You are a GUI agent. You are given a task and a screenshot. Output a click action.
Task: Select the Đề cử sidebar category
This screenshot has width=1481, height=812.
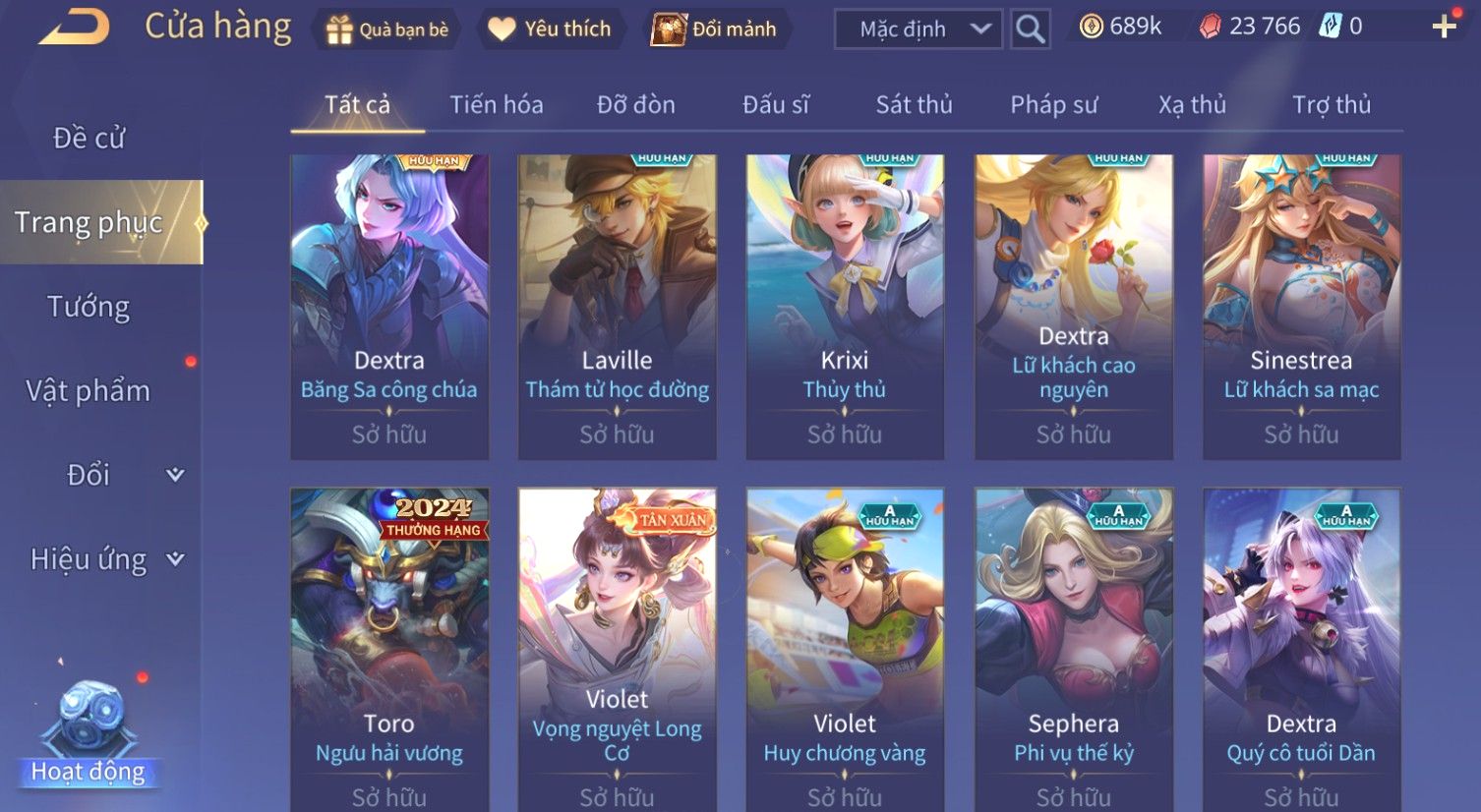coord(89,138)
